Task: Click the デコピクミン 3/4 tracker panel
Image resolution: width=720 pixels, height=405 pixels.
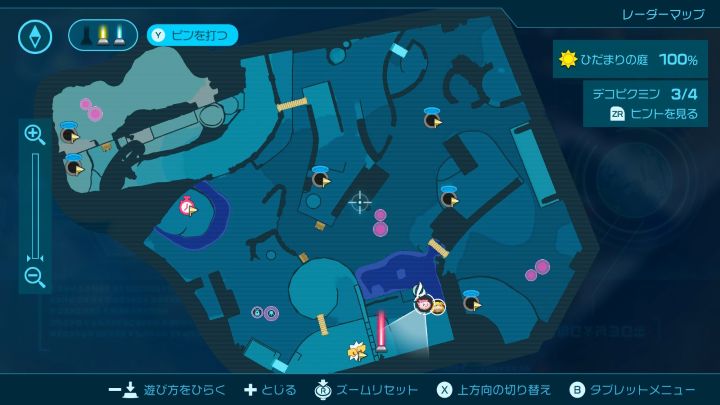Action: pyautogui.click(x=644, y=103)
